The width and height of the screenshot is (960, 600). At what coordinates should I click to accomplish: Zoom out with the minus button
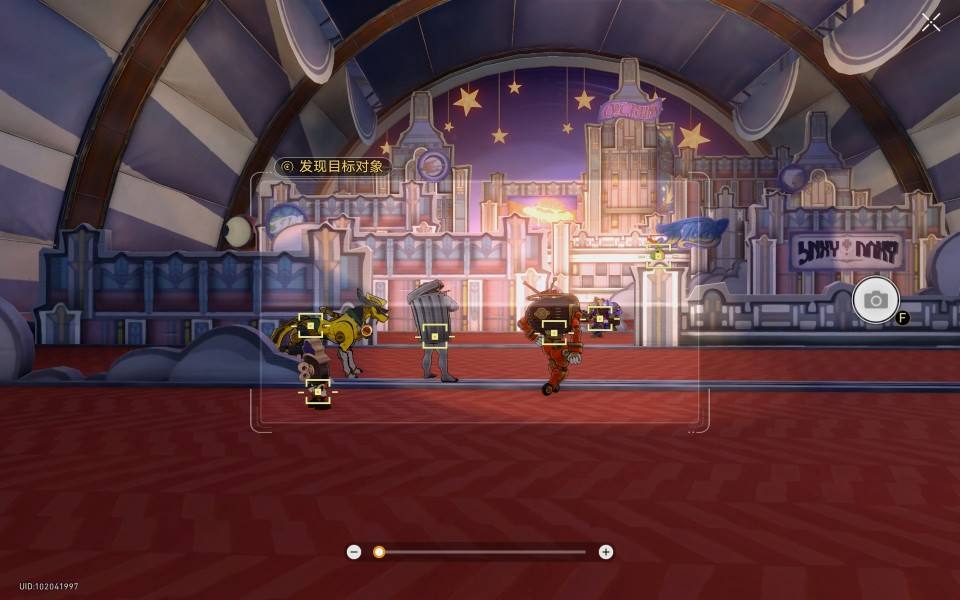[x=354, y=552]
